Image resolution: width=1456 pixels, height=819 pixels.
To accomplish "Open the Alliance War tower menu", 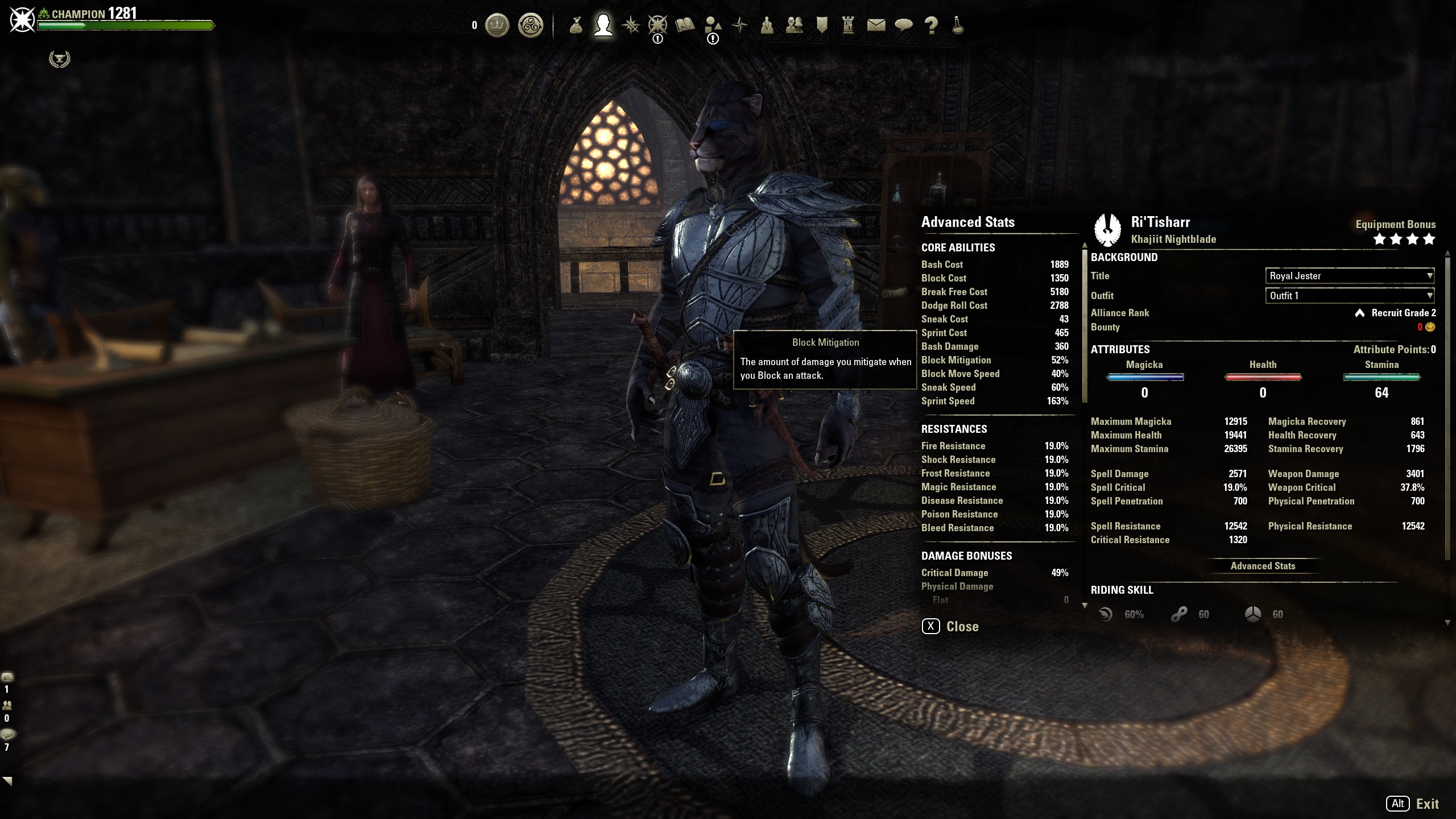I will 849,26.
